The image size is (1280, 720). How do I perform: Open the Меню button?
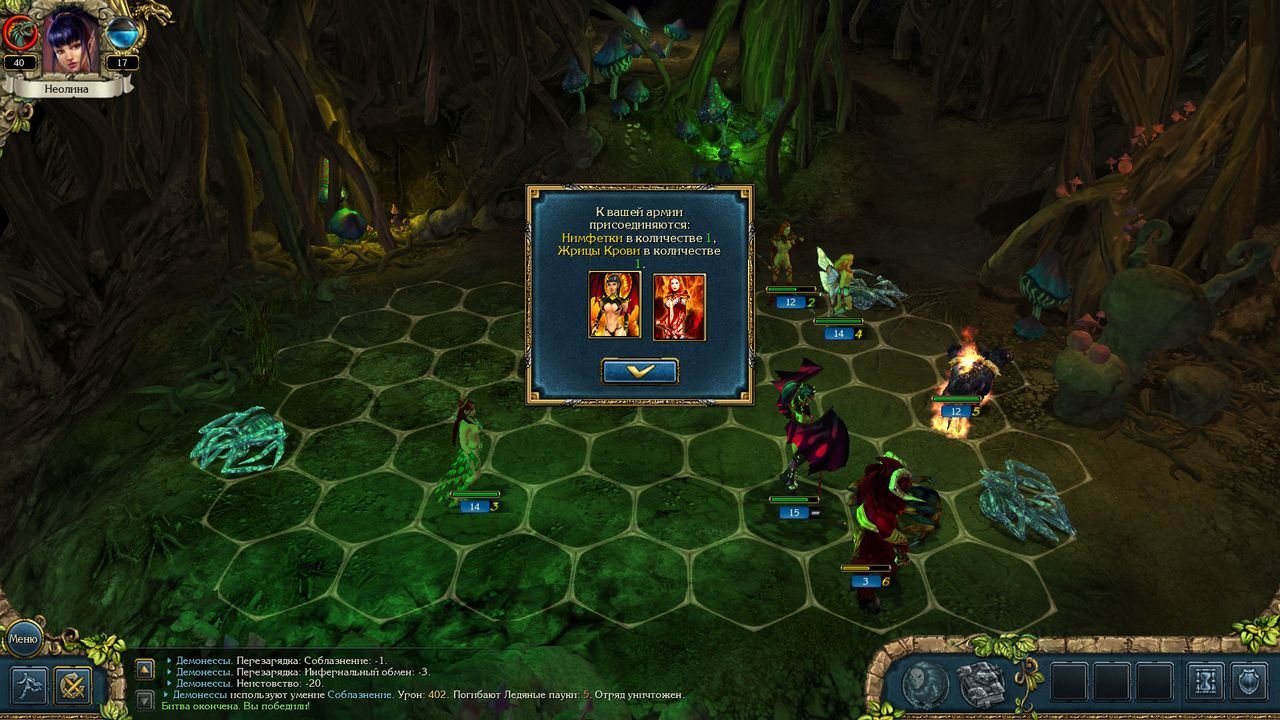coord(23,637)
